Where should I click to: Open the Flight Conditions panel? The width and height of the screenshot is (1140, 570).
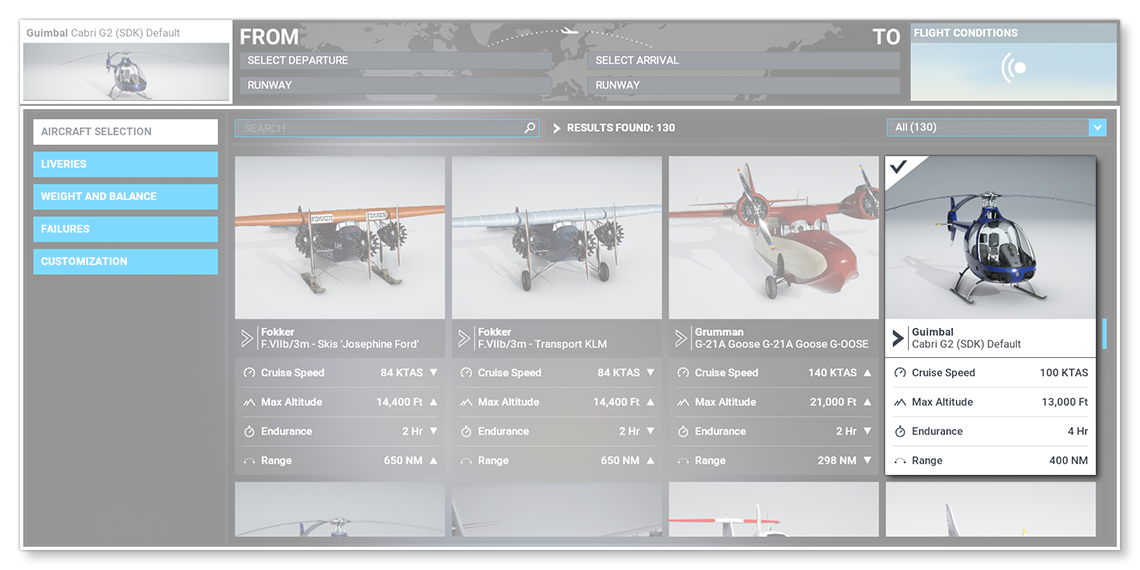coord(1013,62)
